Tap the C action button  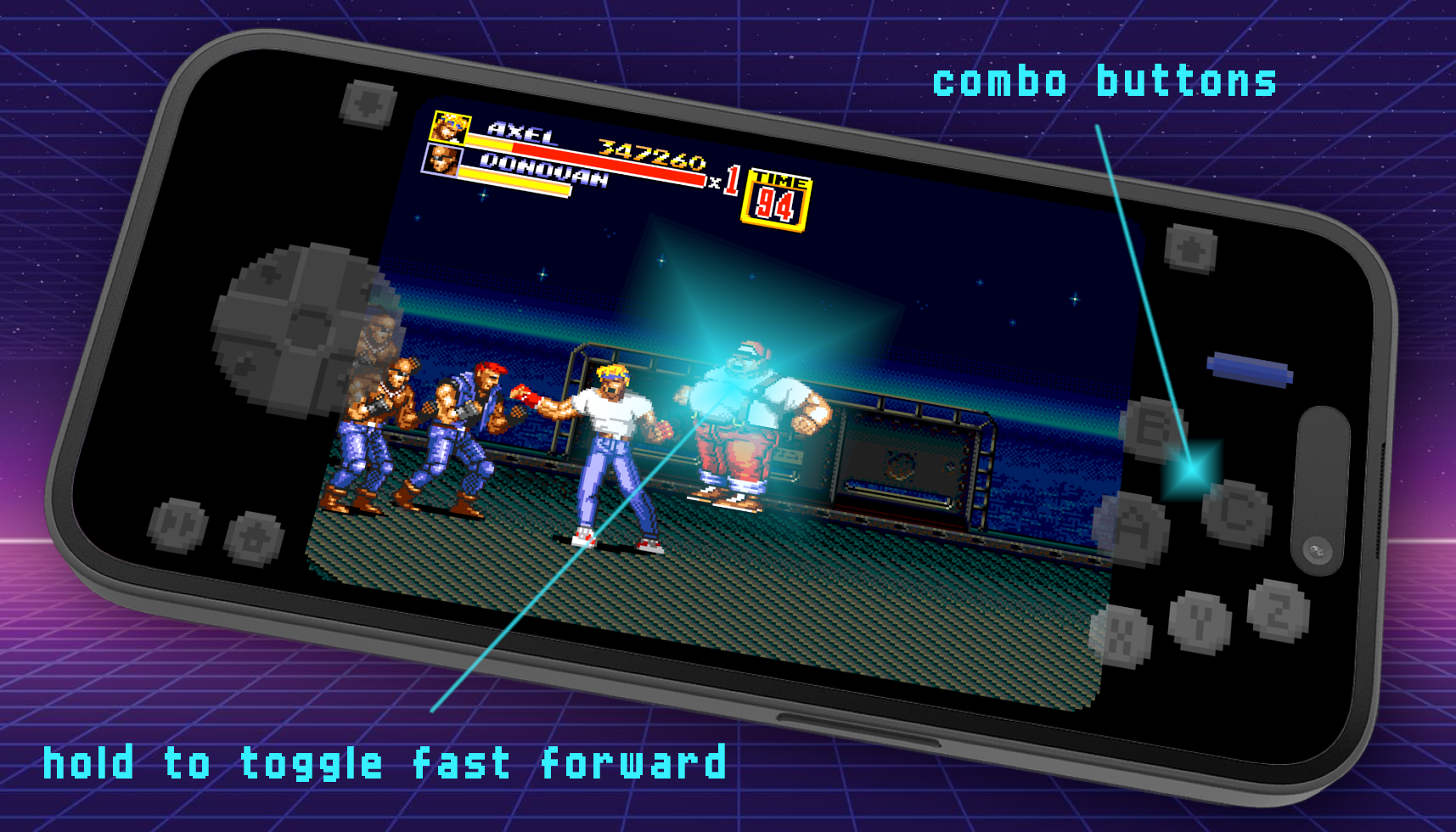(1236, 512)
